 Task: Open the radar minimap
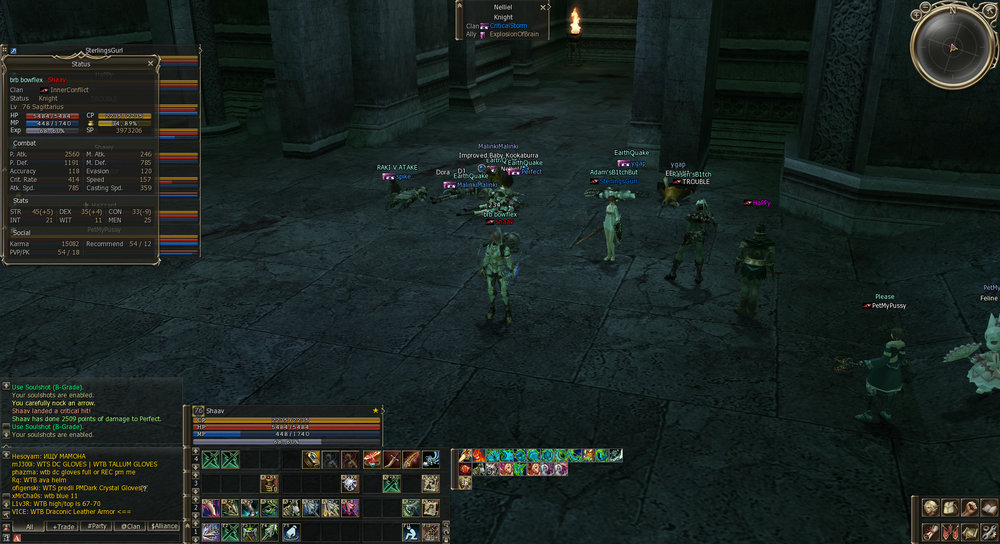(x=954, y=47)
